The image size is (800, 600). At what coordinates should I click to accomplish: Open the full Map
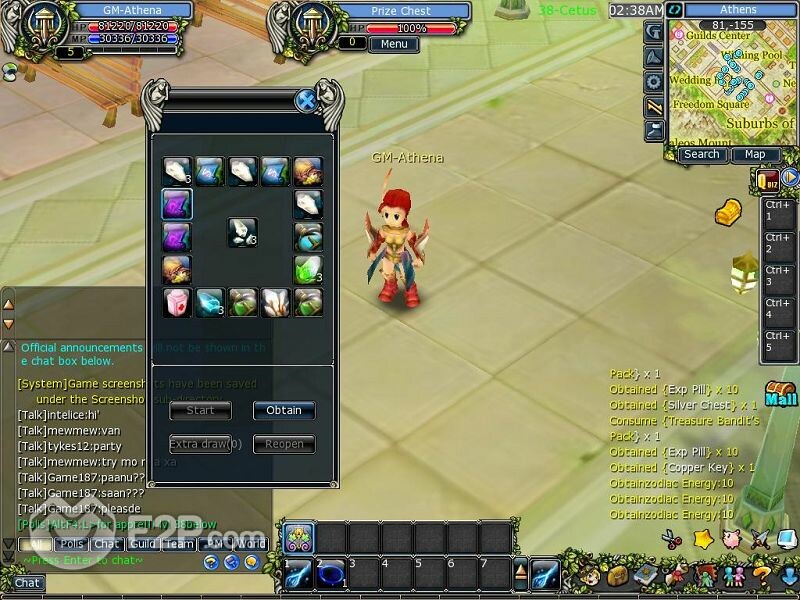click(x=755, y=155)
